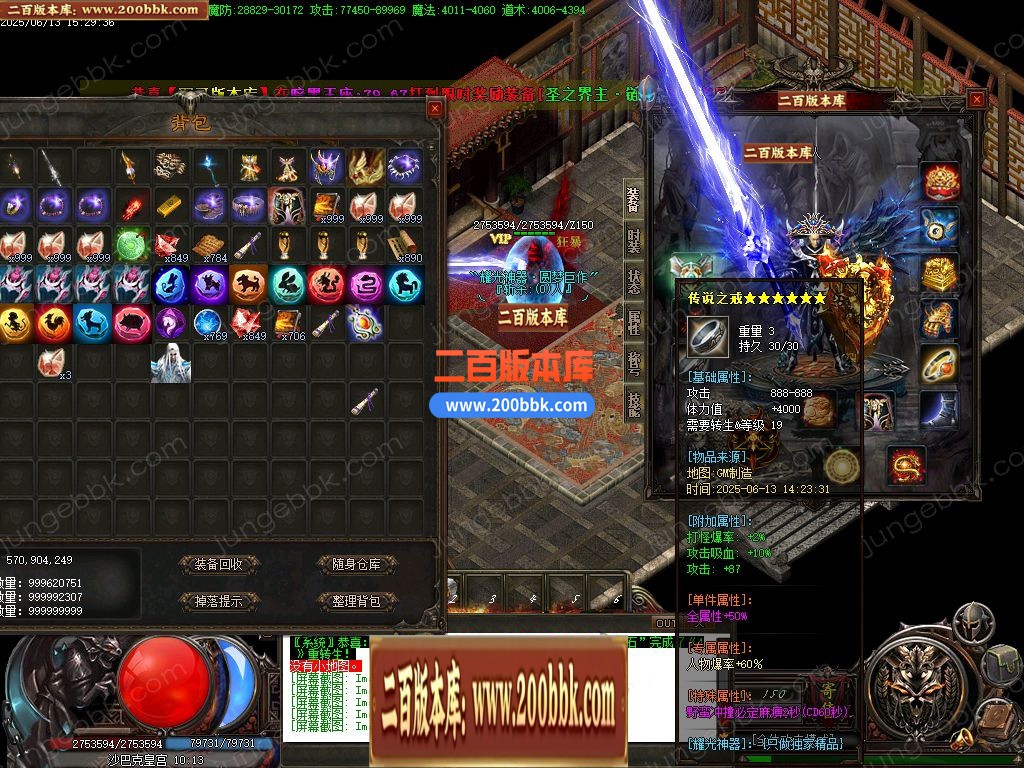Select the boots equipment slot
The image size is (1024, 768).
939,410
